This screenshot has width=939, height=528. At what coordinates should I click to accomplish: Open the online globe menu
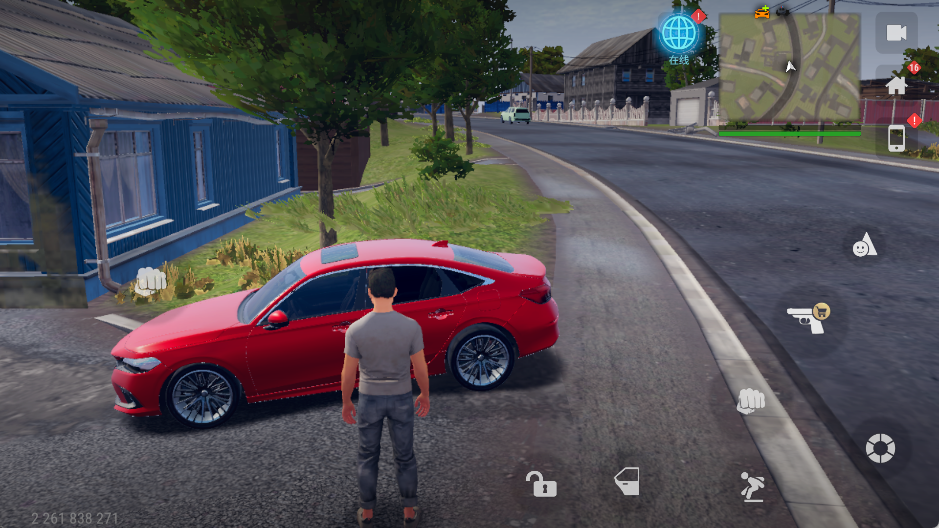pos(679,34)
